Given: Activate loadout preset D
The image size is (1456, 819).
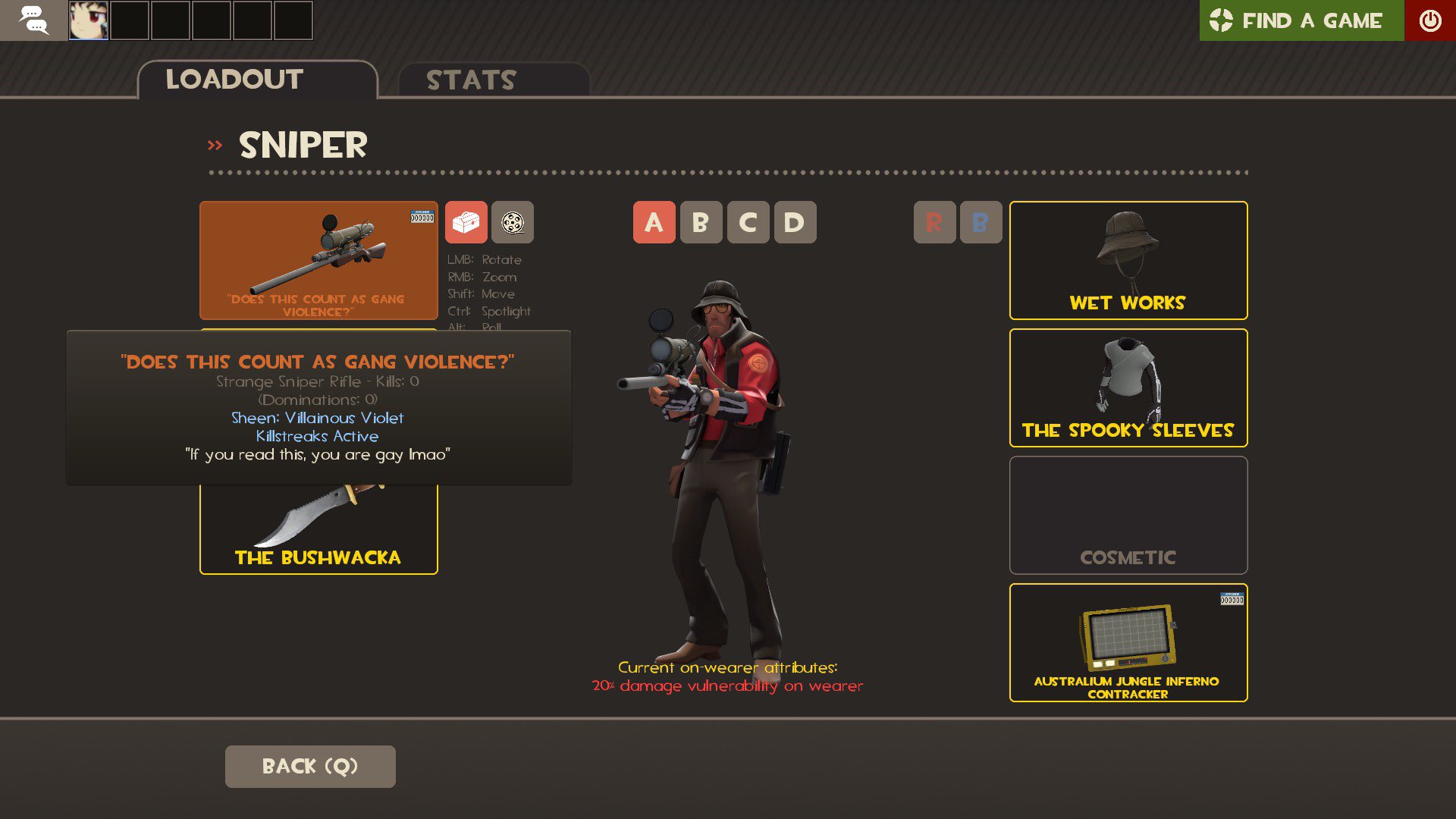Looking at the screenshot, I should click(795, 222).
